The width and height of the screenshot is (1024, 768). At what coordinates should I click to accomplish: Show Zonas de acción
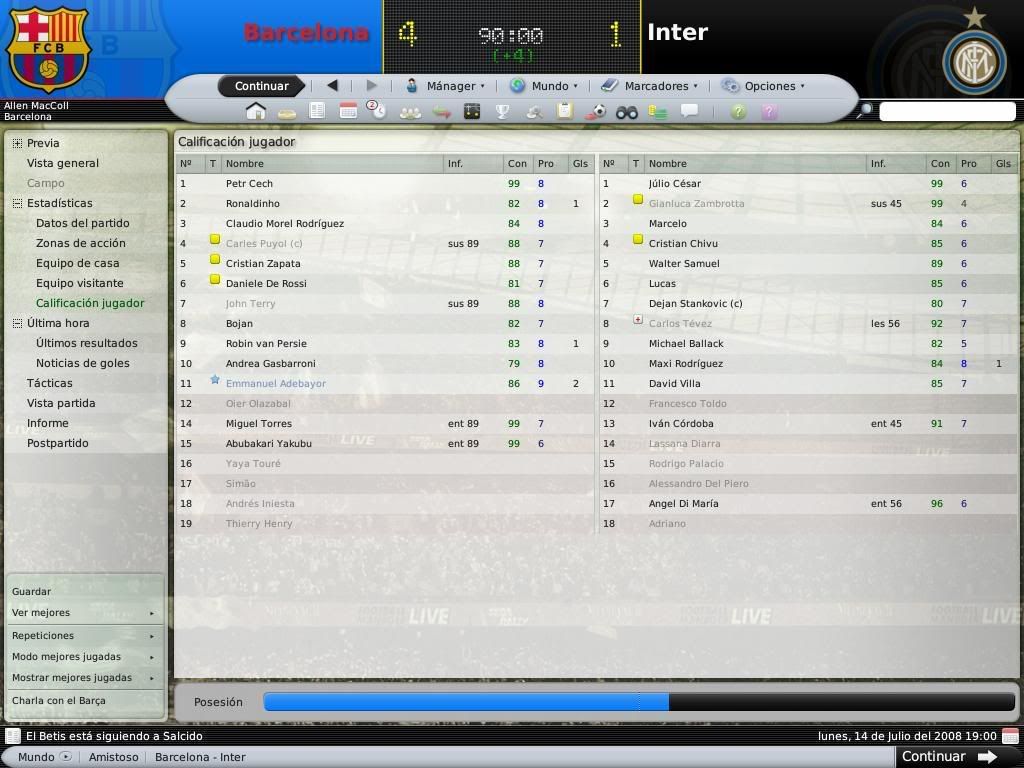[x=81, y=243]
